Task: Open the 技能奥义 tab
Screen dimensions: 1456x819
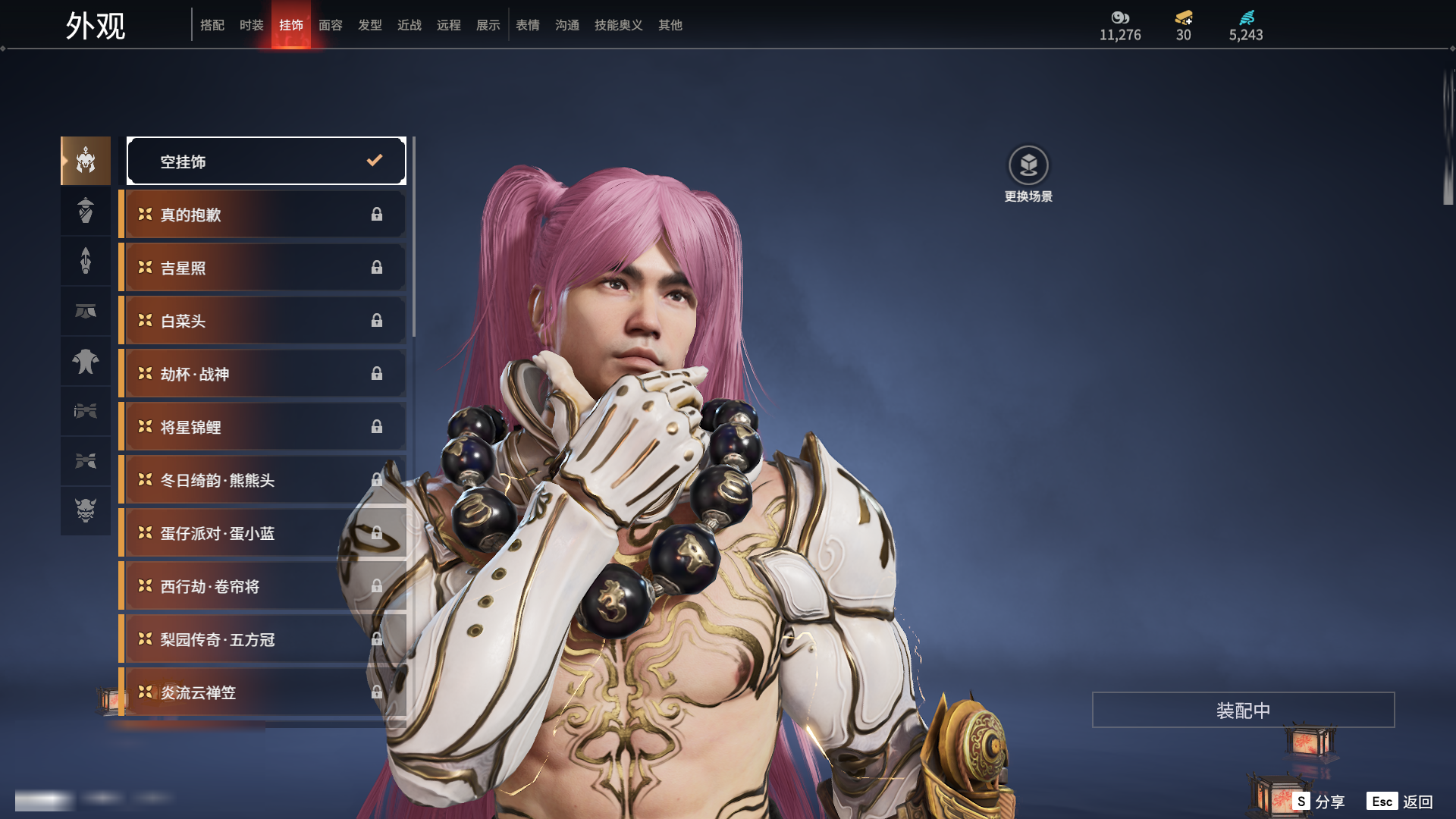Action: click(619, 25)
